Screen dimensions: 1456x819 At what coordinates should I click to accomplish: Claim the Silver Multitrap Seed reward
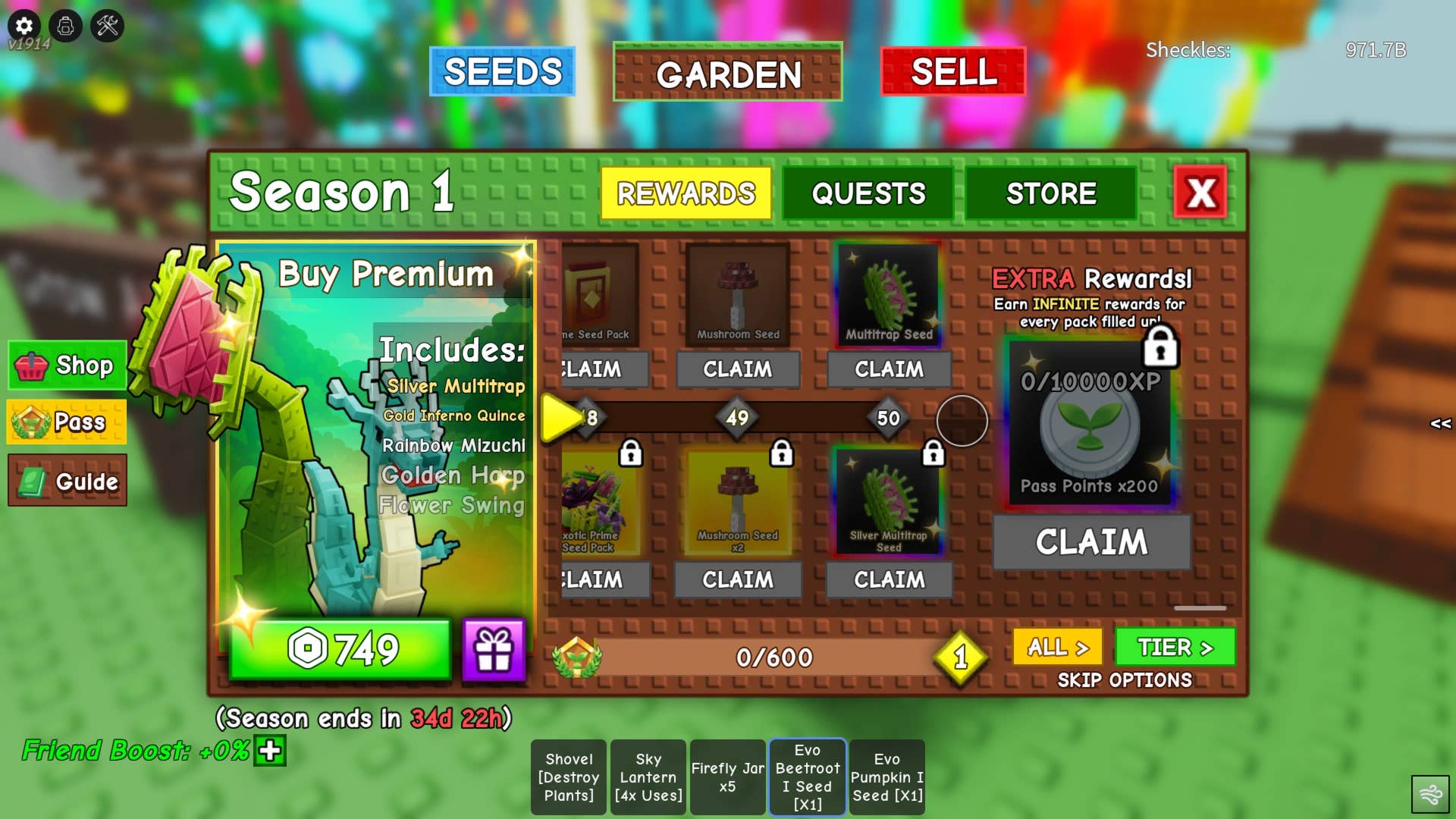[x=889, y=580]
